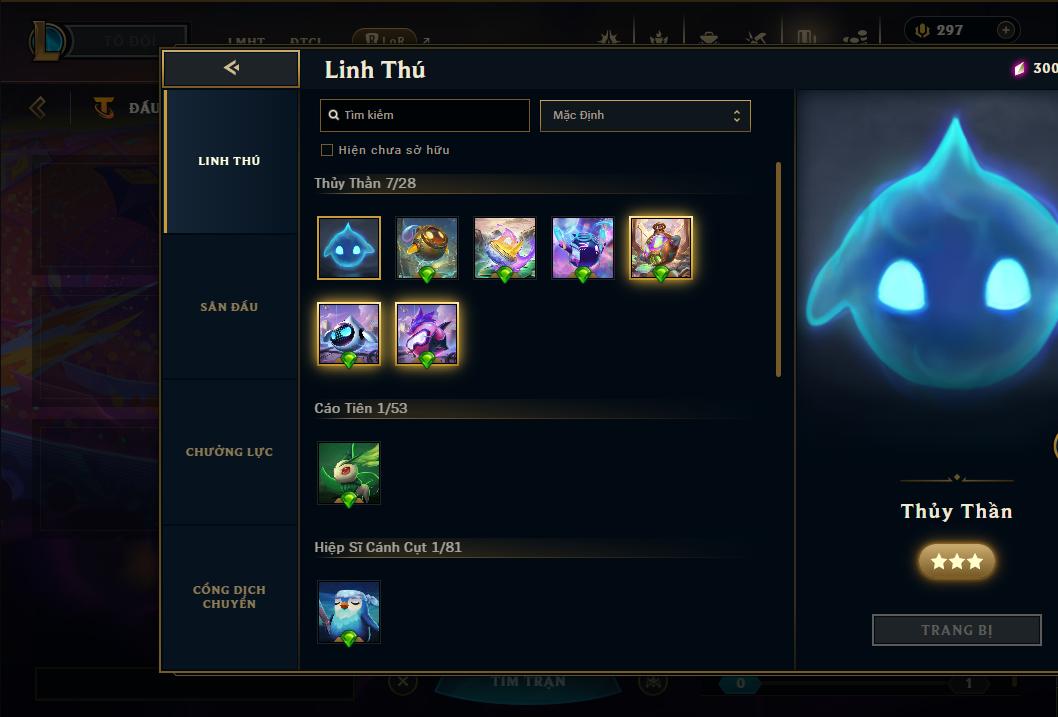Screen dimensions: 1058x717
Task: Switch to the Sân Đấu tab
Action: pyautogui.click(x=229, y=307)
